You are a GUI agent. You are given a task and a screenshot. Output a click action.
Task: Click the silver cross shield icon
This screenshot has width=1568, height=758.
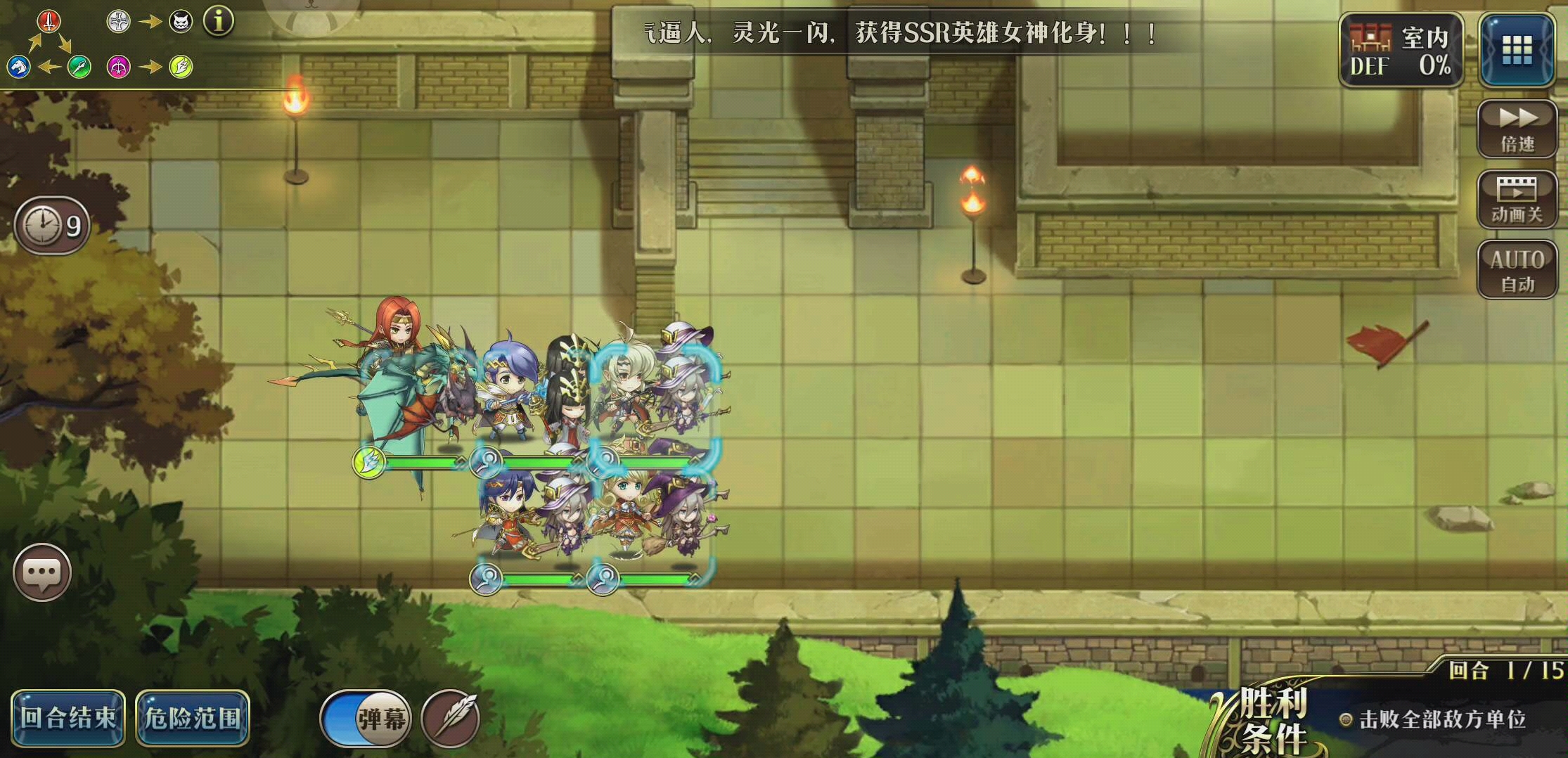[117, 21]
